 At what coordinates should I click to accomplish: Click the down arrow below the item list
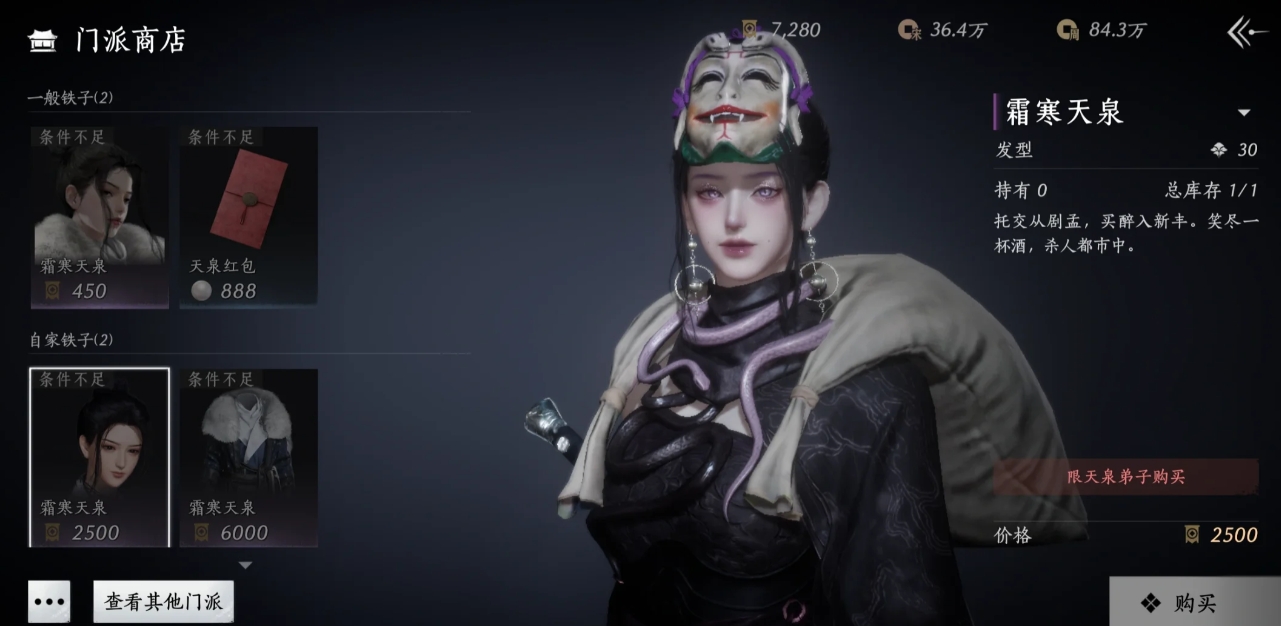click(245, 565)
